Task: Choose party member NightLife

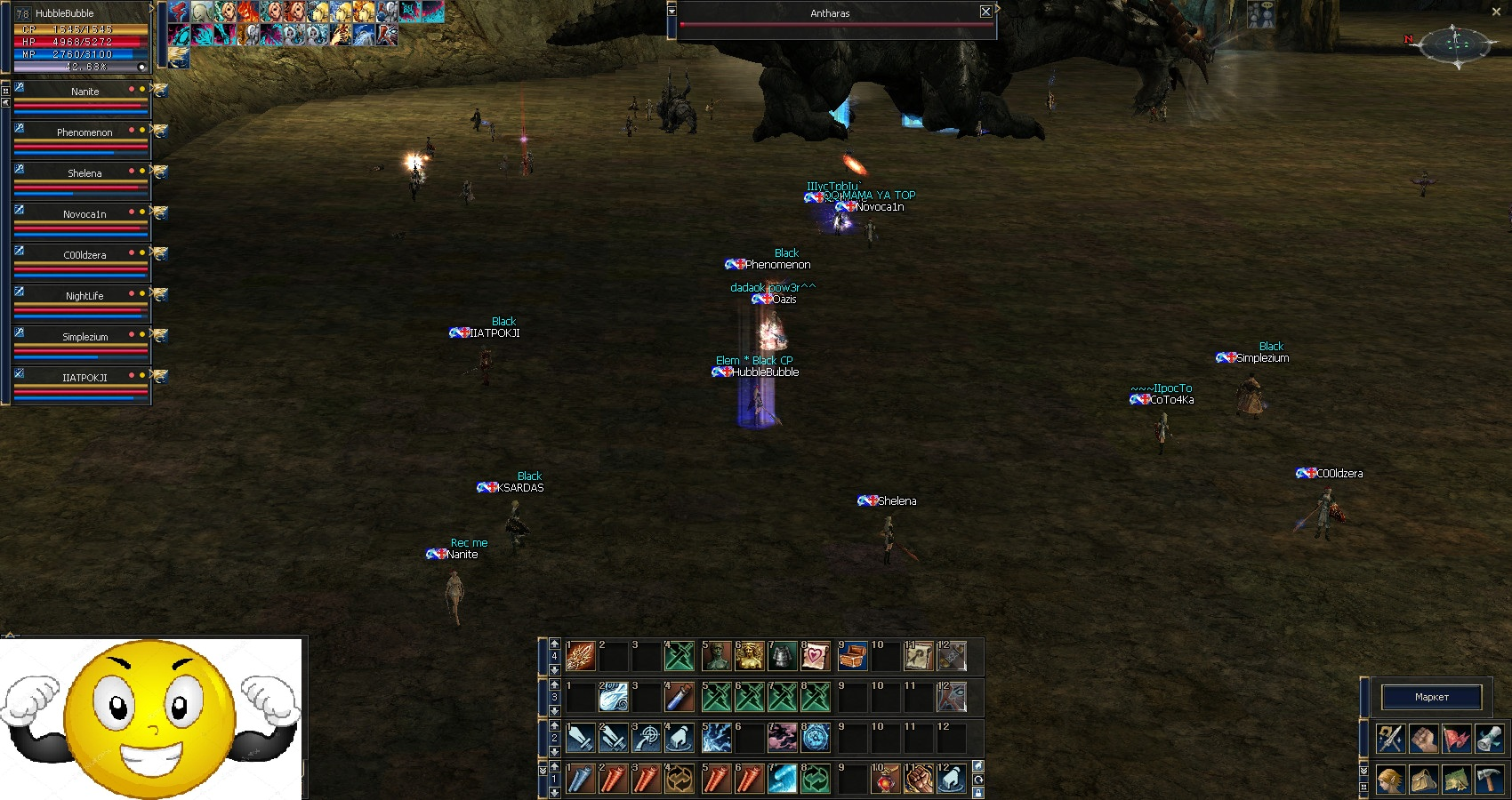Action: (84, 296)
